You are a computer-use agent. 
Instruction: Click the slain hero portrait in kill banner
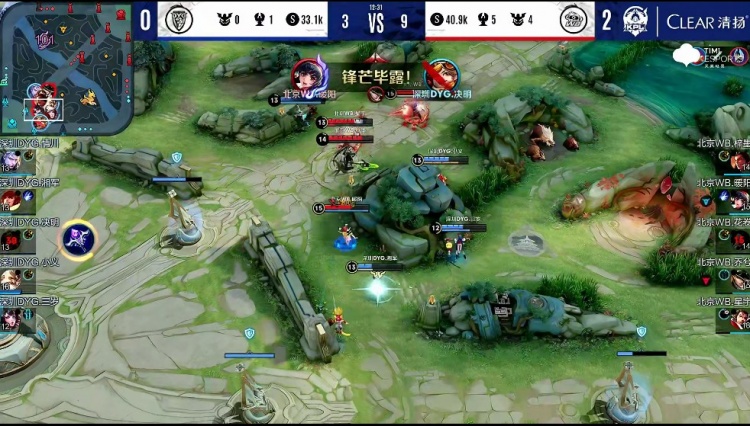coord(441,75)
